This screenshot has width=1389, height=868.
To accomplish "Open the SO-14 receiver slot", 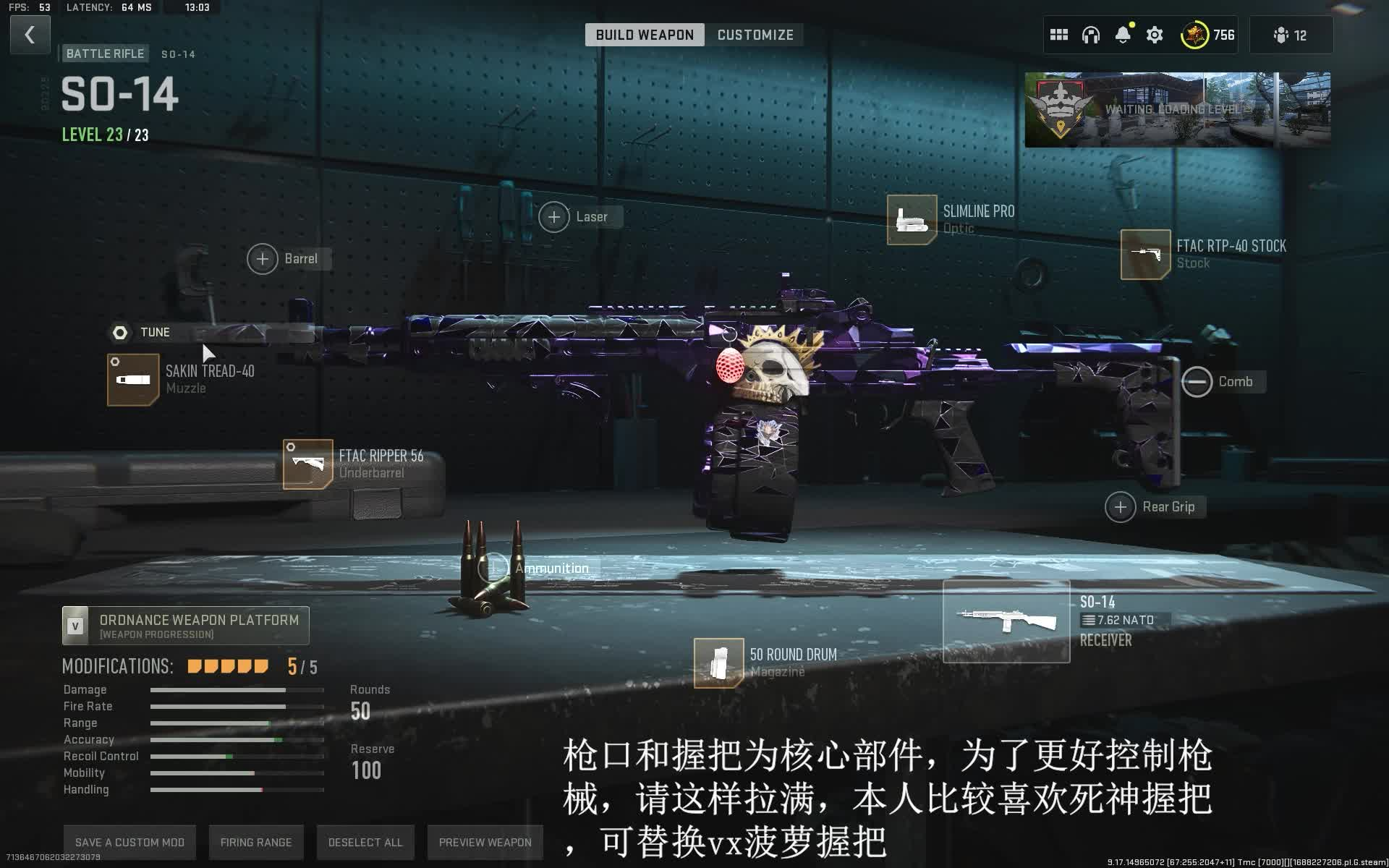I will coord(1006,620).
